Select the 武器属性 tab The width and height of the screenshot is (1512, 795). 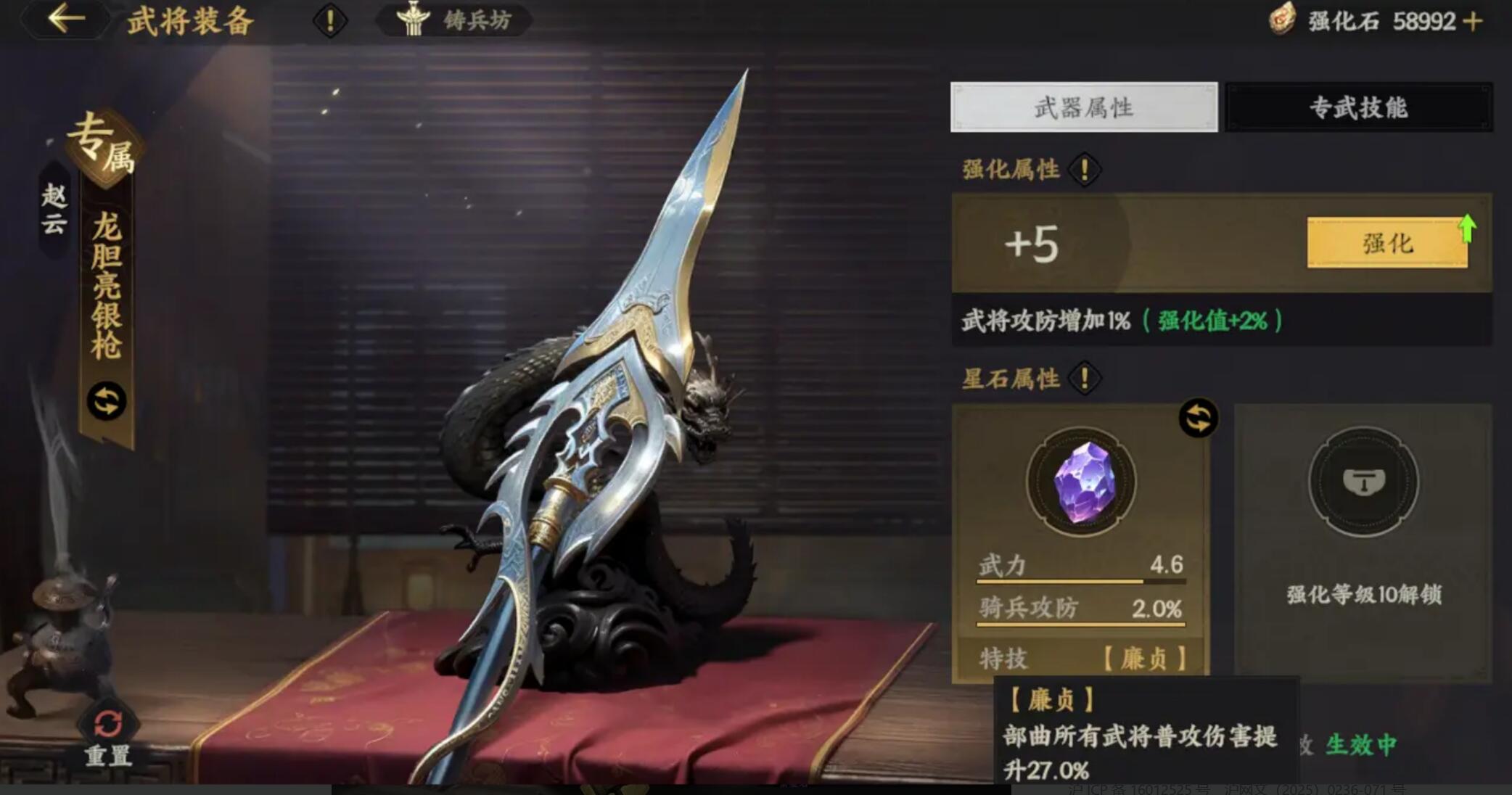coord(1084,107)
